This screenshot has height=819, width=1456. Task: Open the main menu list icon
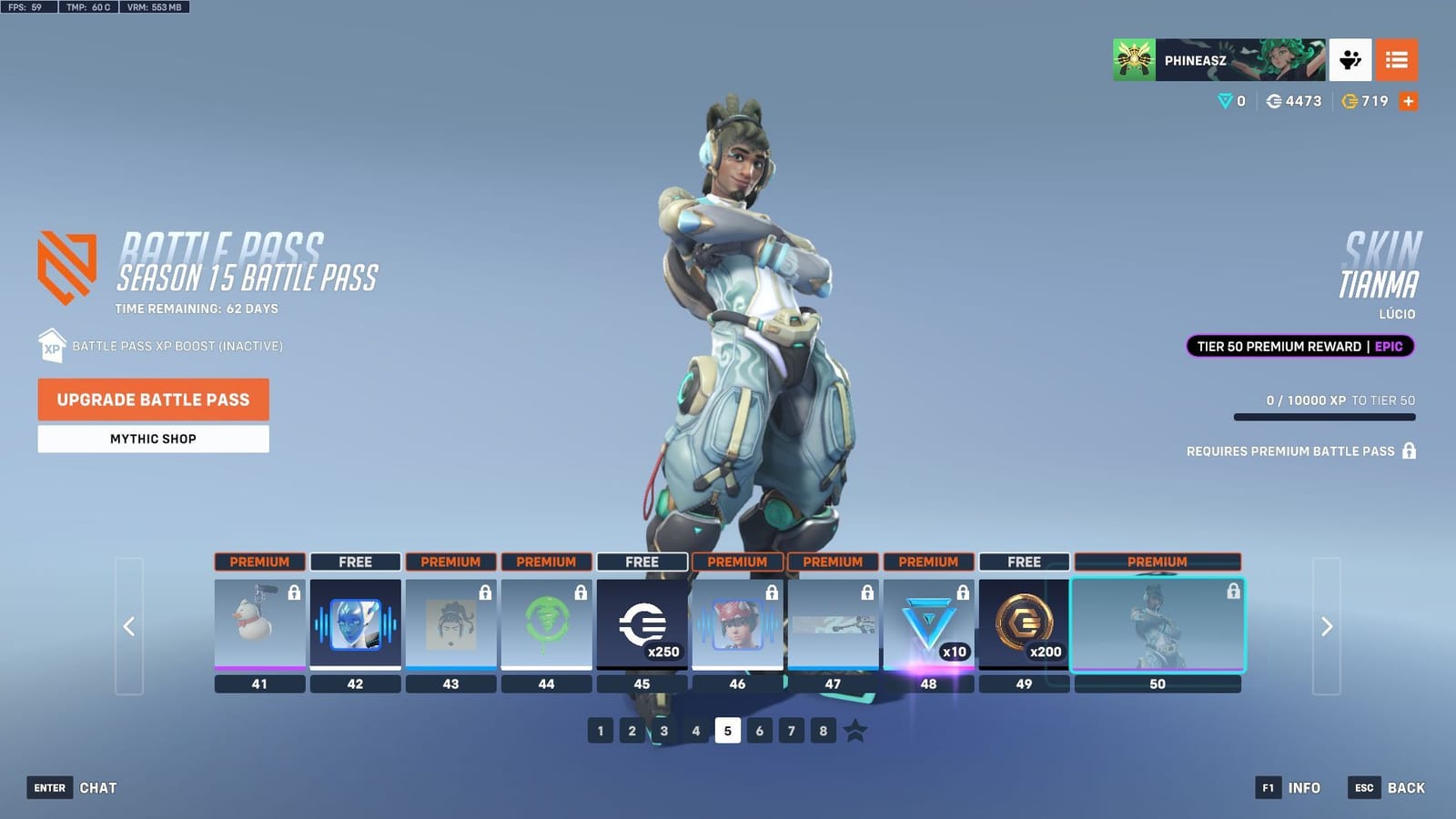[1397, 60]
